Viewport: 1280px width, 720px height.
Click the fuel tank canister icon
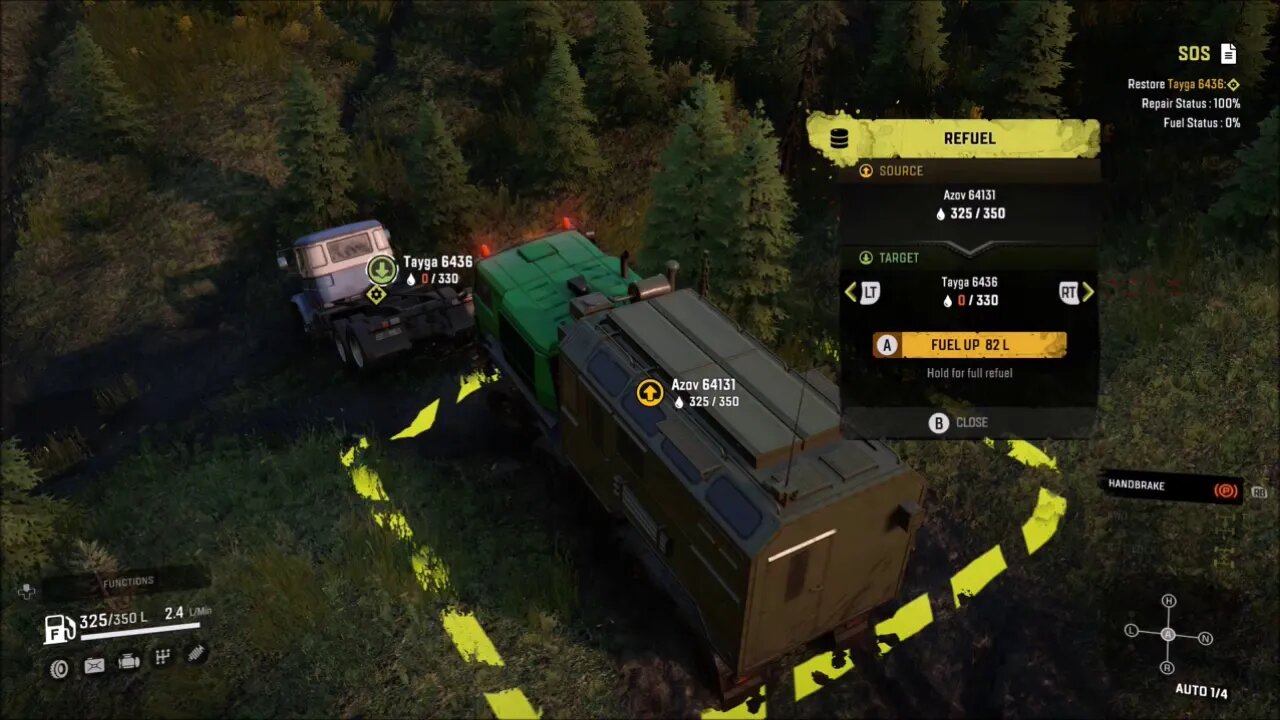(94, 665)
